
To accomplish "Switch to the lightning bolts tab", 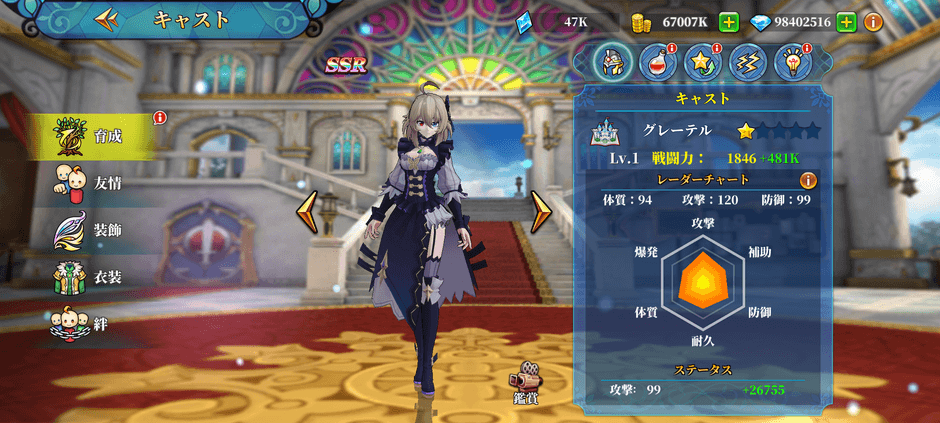I will click(x=747, y=63).
